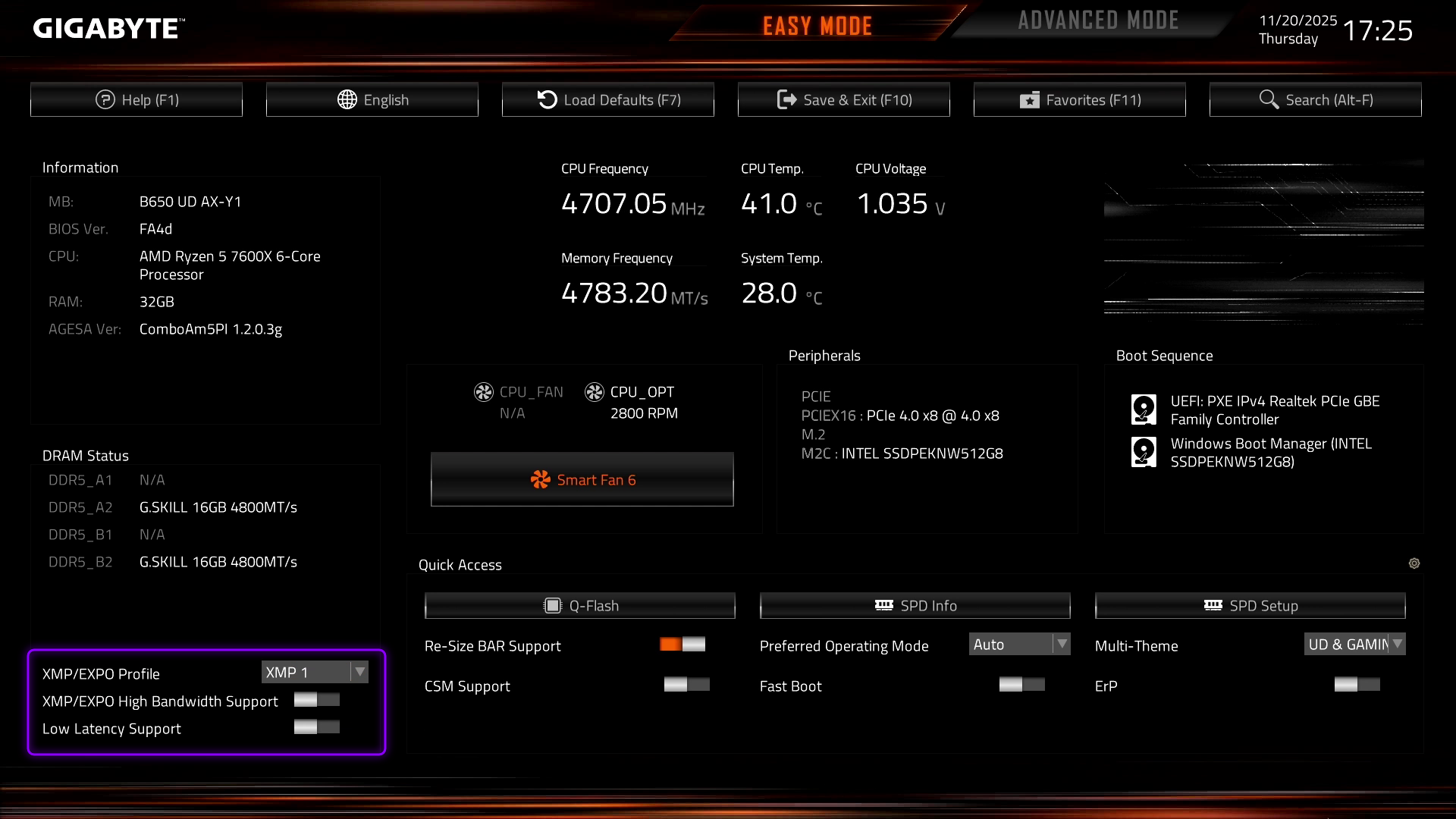Toggle the CSM Support switch
This screenshot has width=1456, height=819.
[687, 685]
